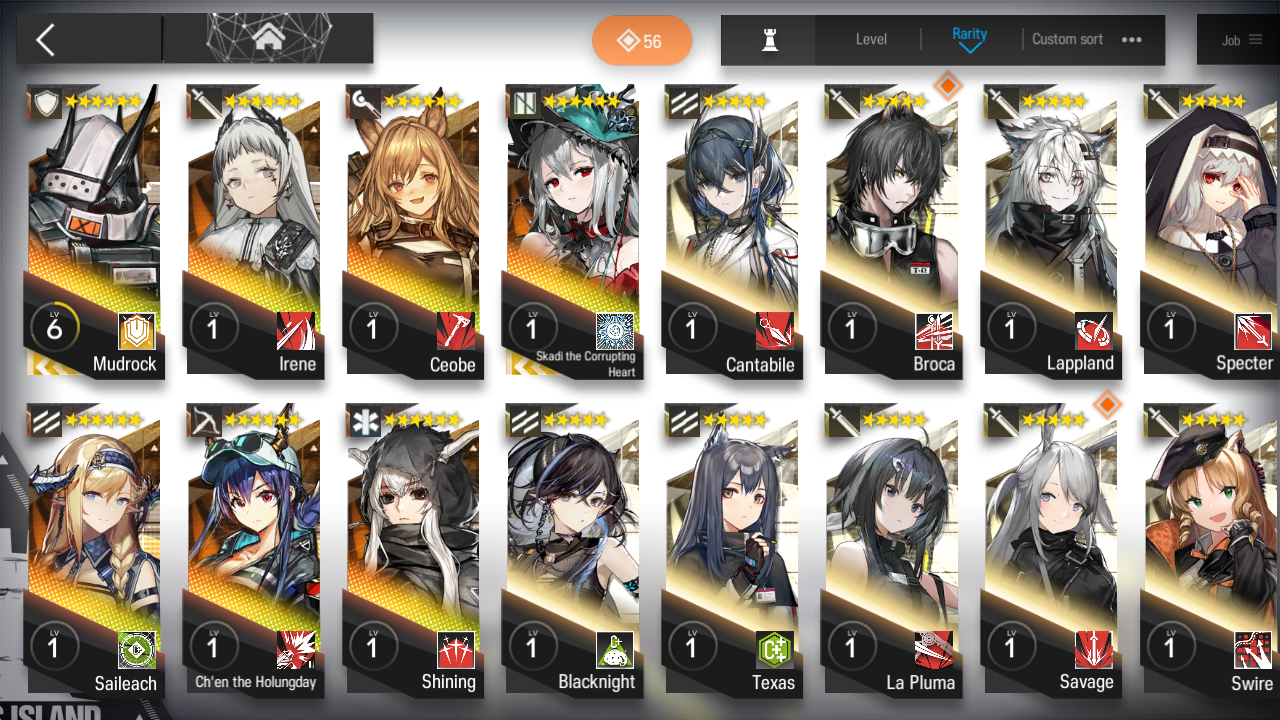This screenshot has width=1280, height=720.
Task: Expand the extra sort options via the ellipsis
Action: point(1131,40)
